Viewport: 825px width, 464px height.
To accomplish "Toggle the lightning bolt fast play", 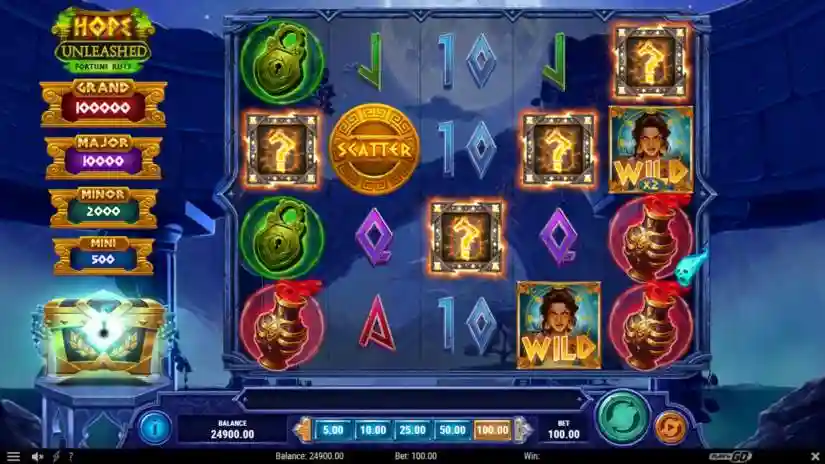I will coord(54,457).
